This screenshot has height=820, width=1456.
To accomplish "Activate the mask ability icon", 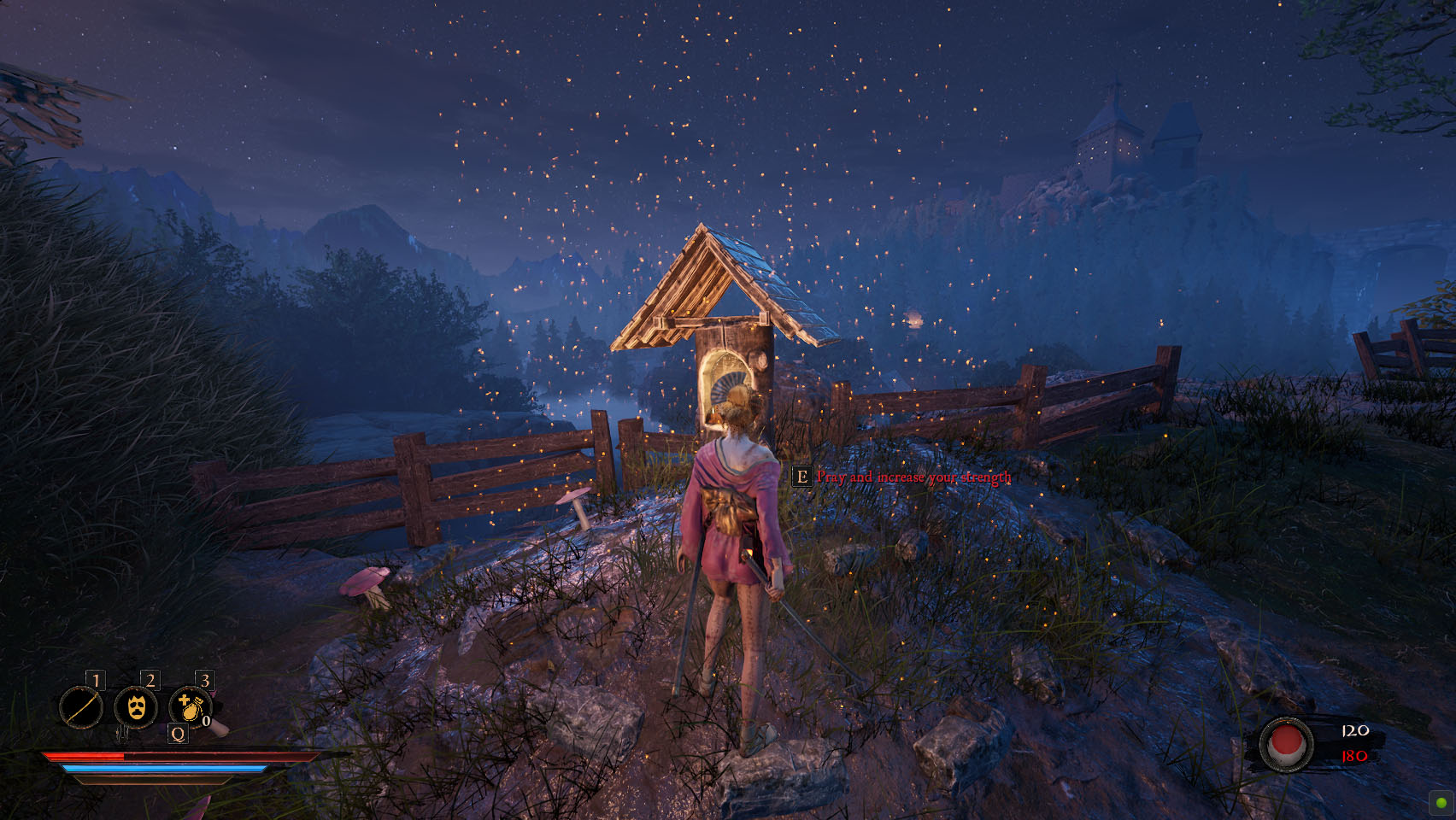I will [136, 708].
